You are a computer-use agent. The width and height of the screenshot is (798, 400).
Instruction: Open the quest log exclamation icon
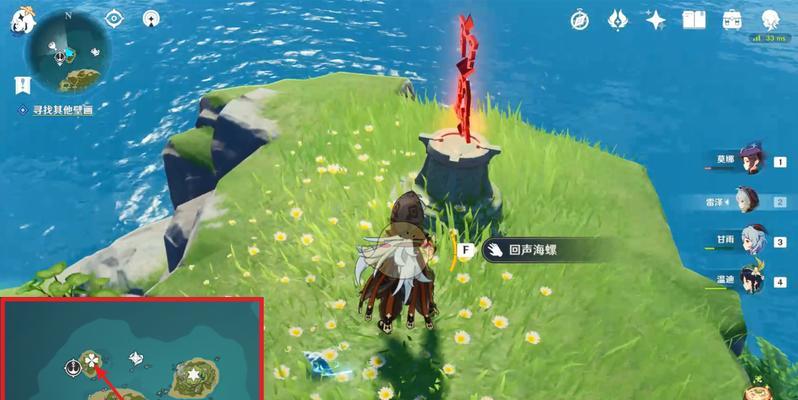(x=21, y=87)
